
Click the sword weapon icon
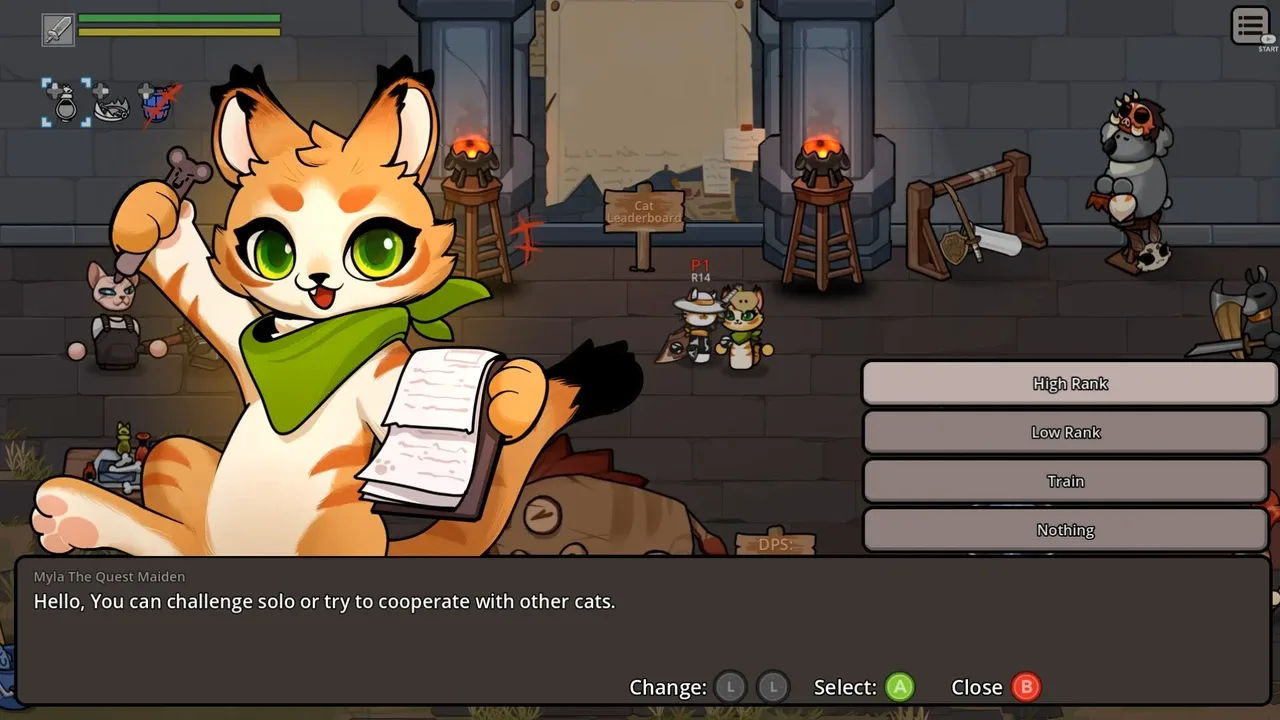pyautogui.click(x=58, y=29)
